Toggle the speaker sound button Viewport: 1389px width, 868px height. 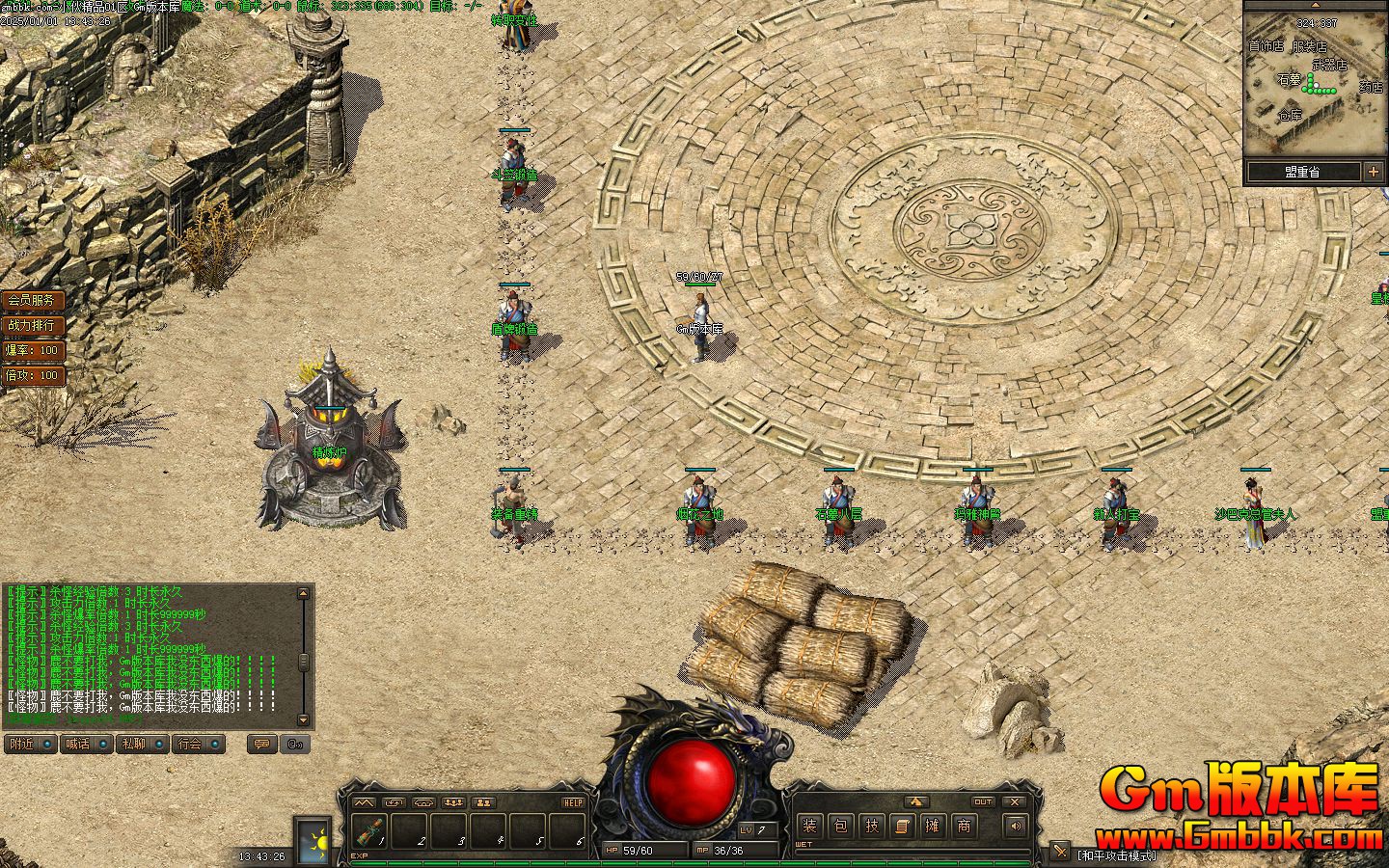pyautogui.click(x=1015, y=826)
